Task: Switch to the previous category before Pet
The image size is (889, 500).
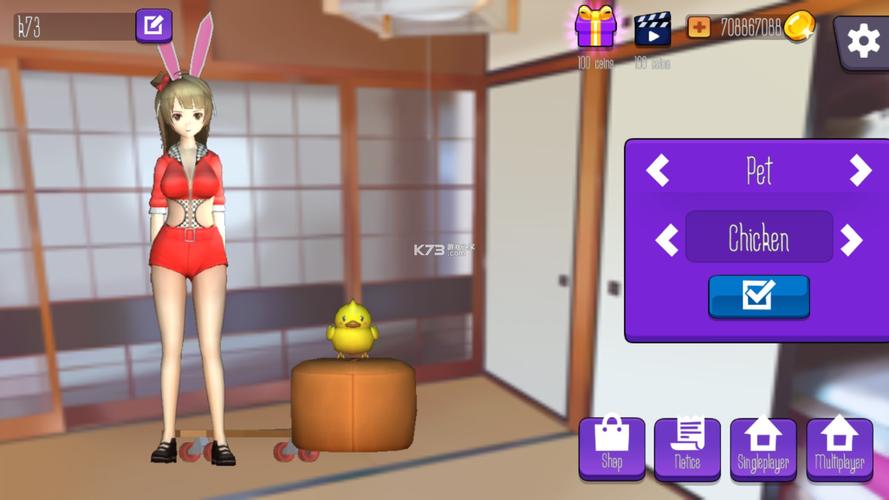Action: [x=657, y=171]
